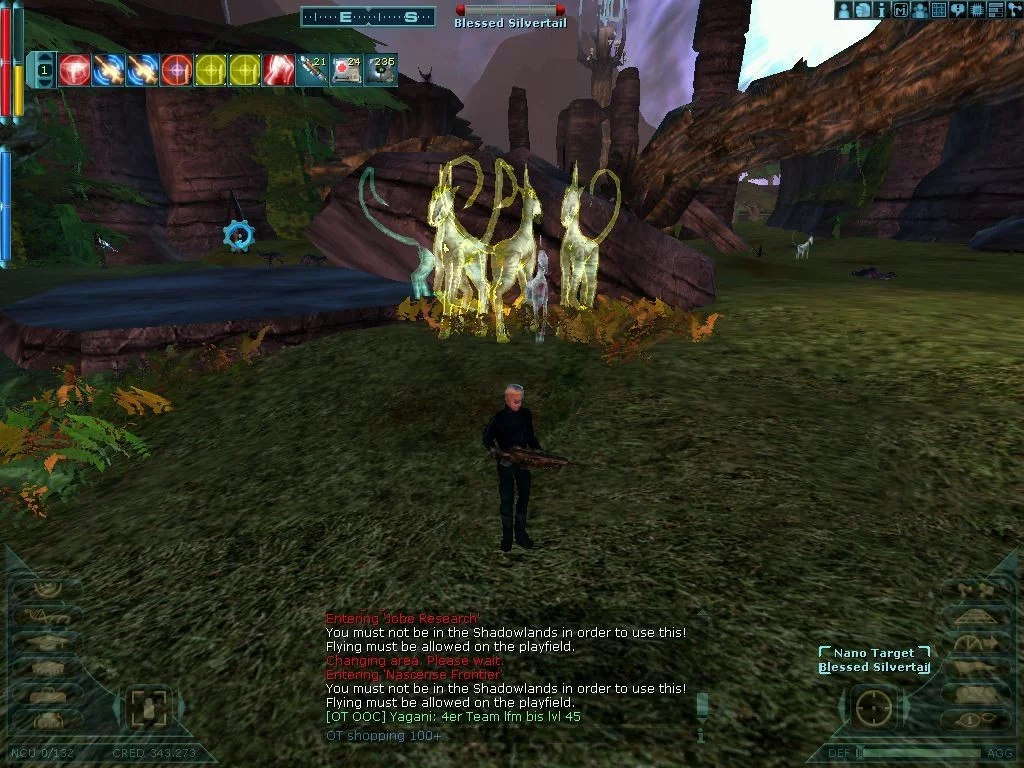Image resolution: width=1024 pixels, height=768 pixels.
Task: Click the round crosshair targeting button
Action: pos(872,708)
